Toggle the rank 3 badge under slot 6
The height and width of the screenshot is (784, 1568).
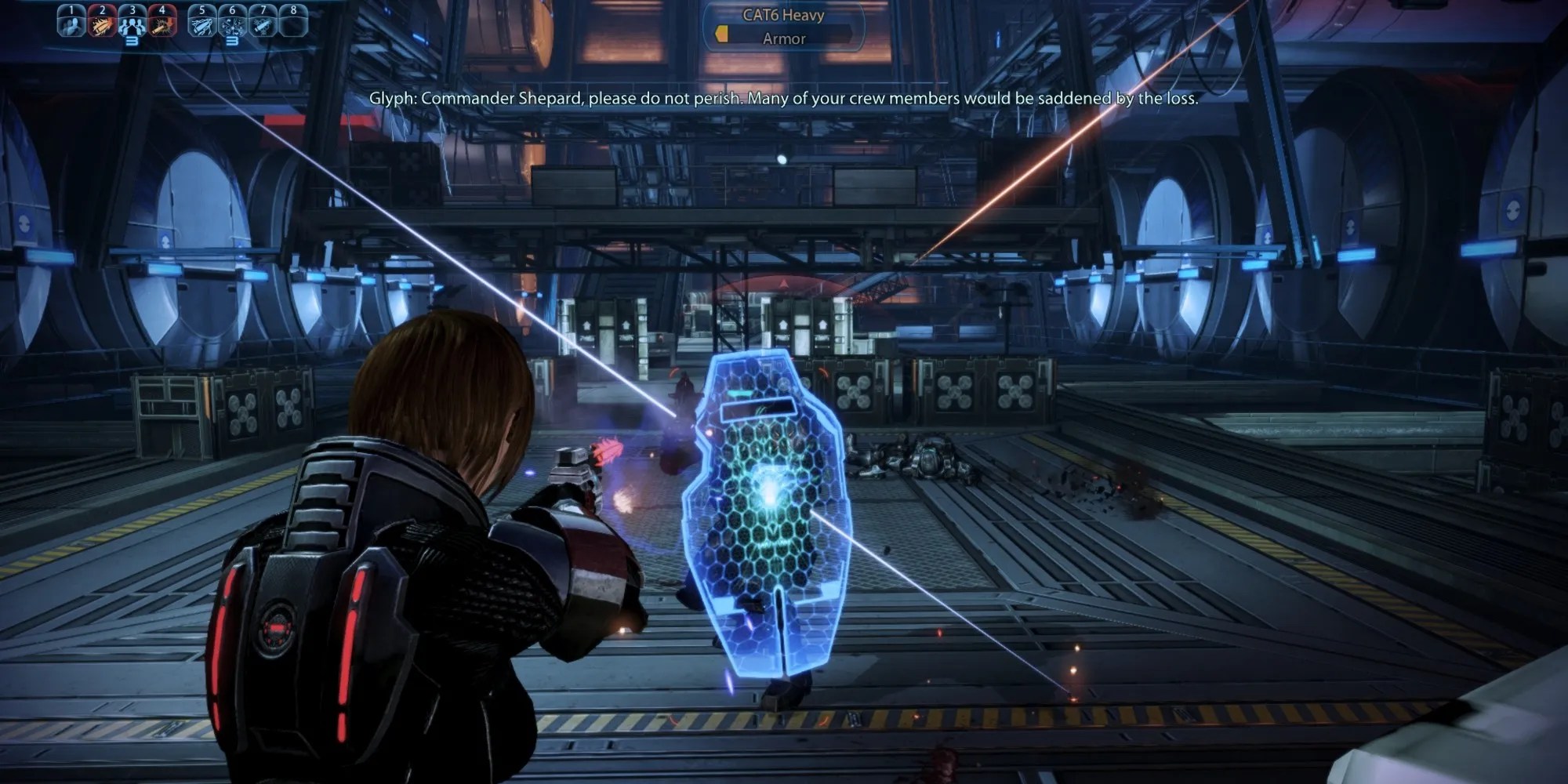click(x=233, y=41)
